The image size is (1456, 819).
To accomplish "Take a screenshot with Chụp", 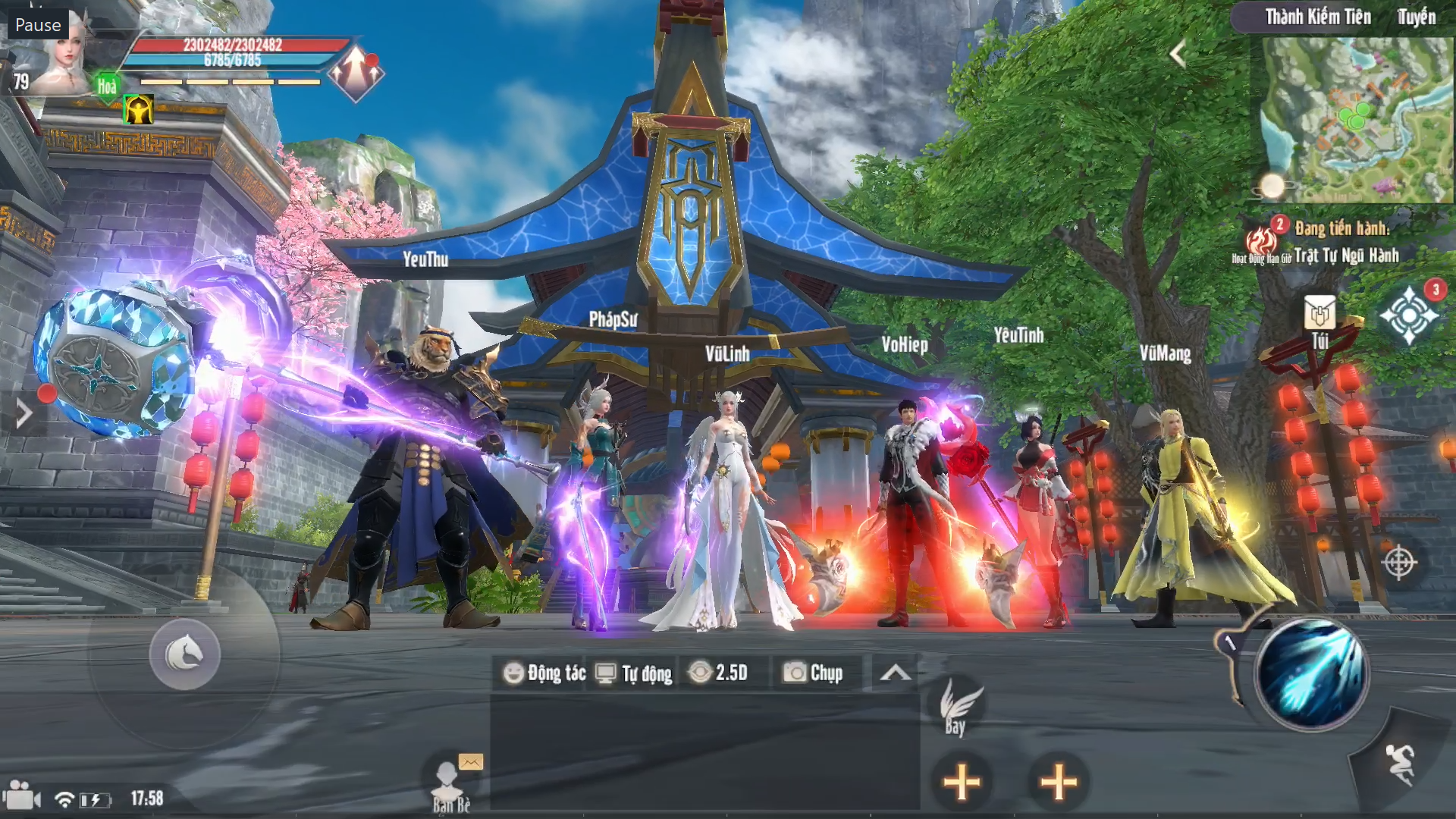I will tap(813, 673).
